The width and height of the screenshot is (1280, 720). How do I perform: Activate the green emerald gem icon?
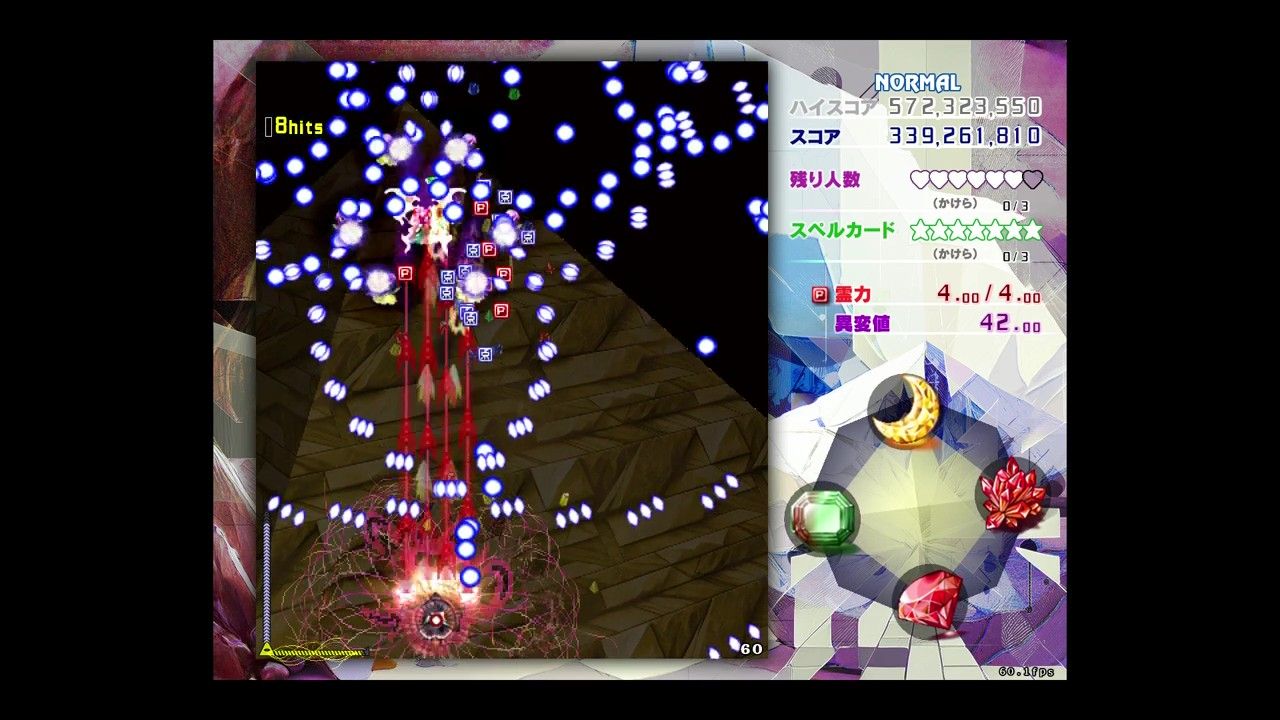[x=823, y=516]
